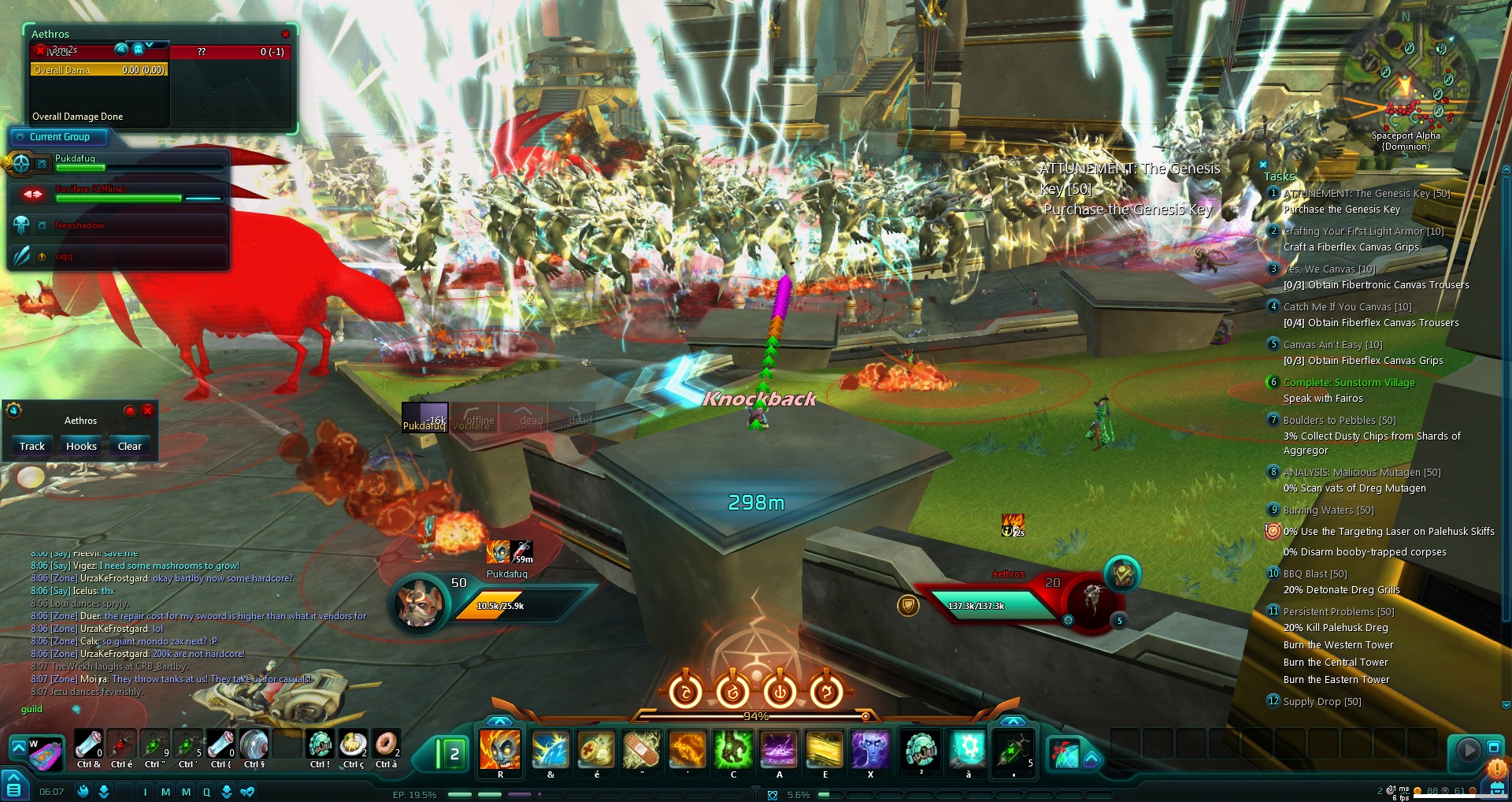Open the main menu list button
1512x802 pixels.
point(13,788)
